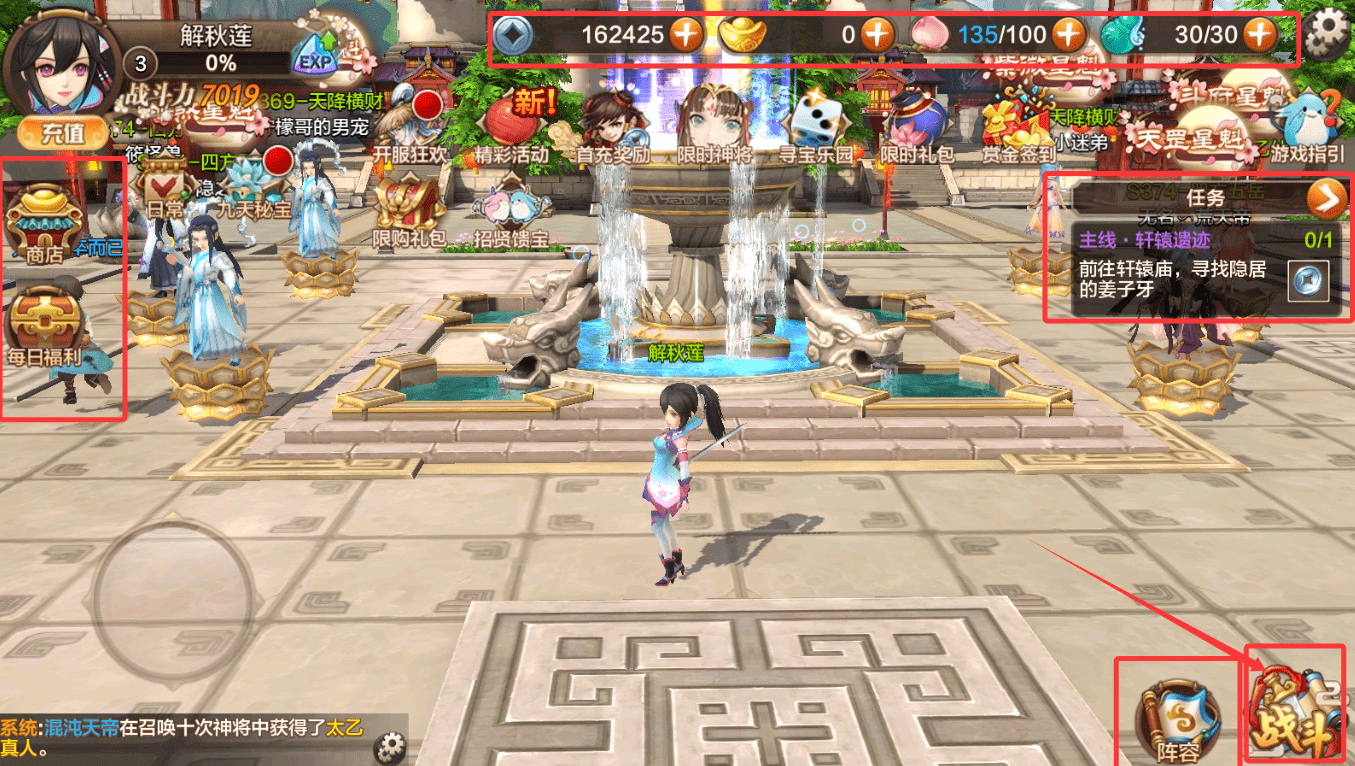Expand the 任务 quest panel arrow
The image size is (1355, 766).
(x=1325, y=200)
